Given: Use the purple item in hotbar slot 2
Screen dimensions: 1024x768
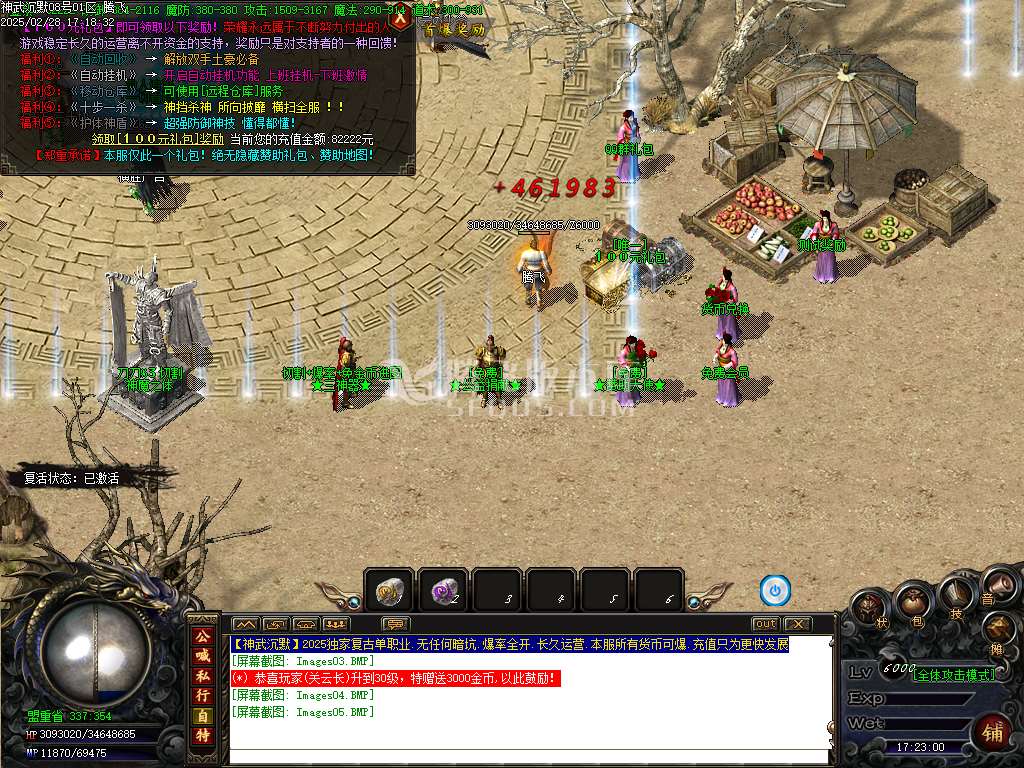Looking at the screenshot, I should click(x=443, y=592).
